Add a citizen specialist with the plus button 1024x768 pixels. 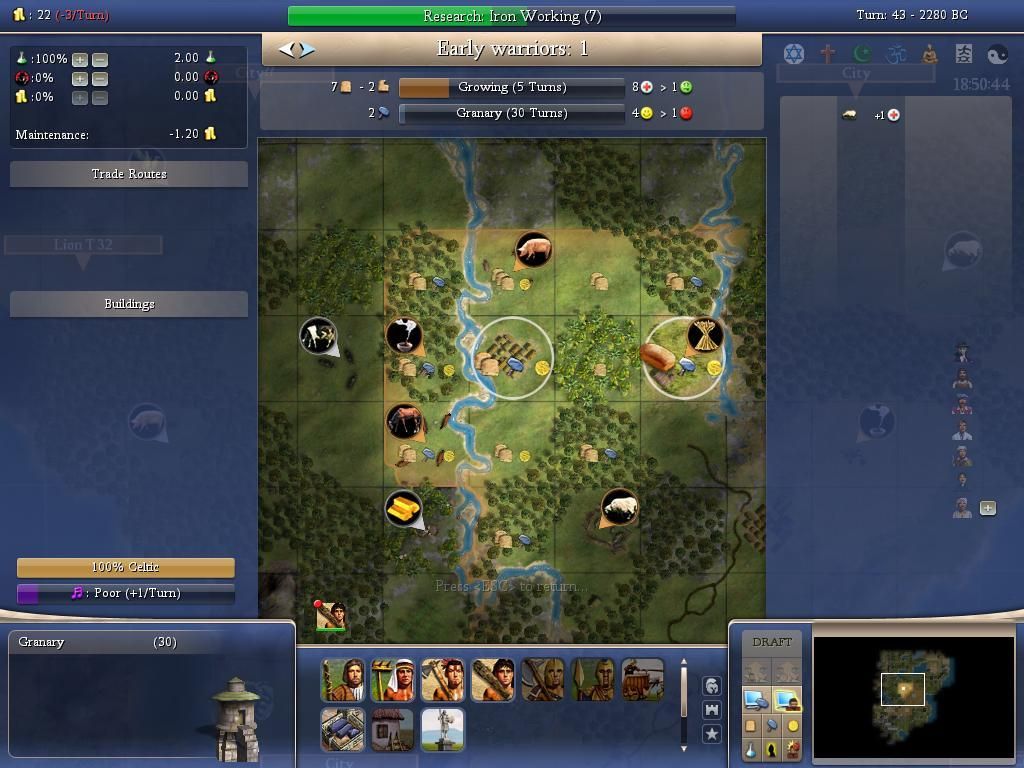click(x=988, y=508)
